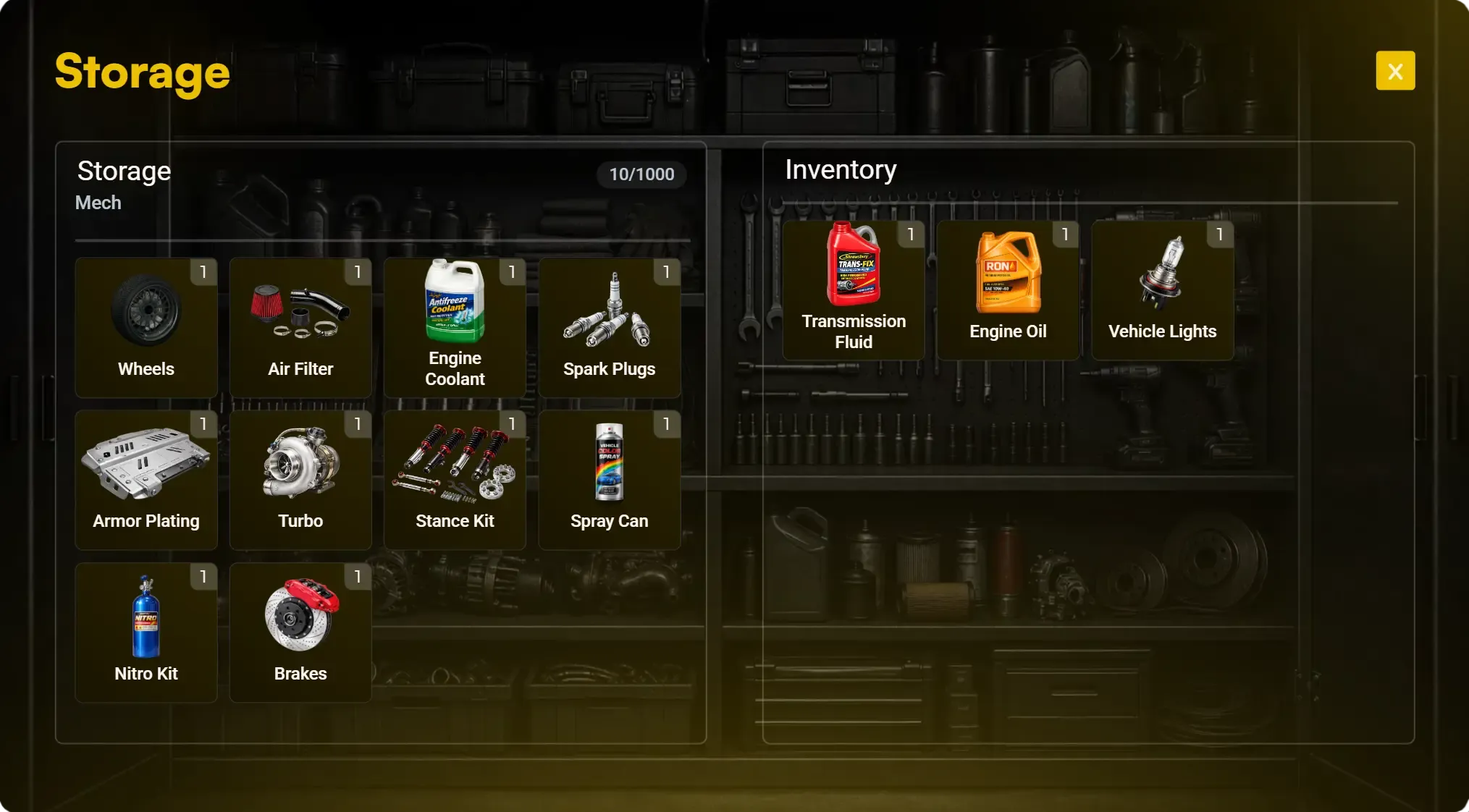Pick the Spark Plugs item

pyautogui.click(x=609, y=327)
